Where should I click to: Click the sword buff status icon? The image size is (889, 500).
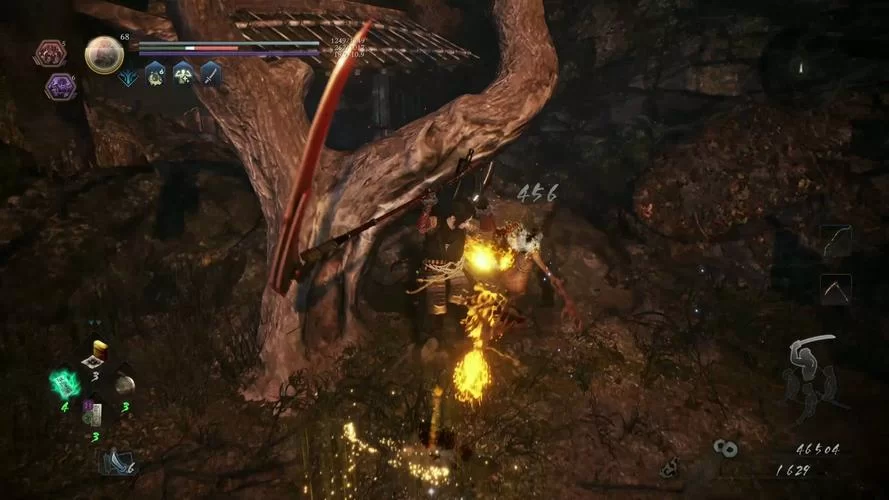211,73
